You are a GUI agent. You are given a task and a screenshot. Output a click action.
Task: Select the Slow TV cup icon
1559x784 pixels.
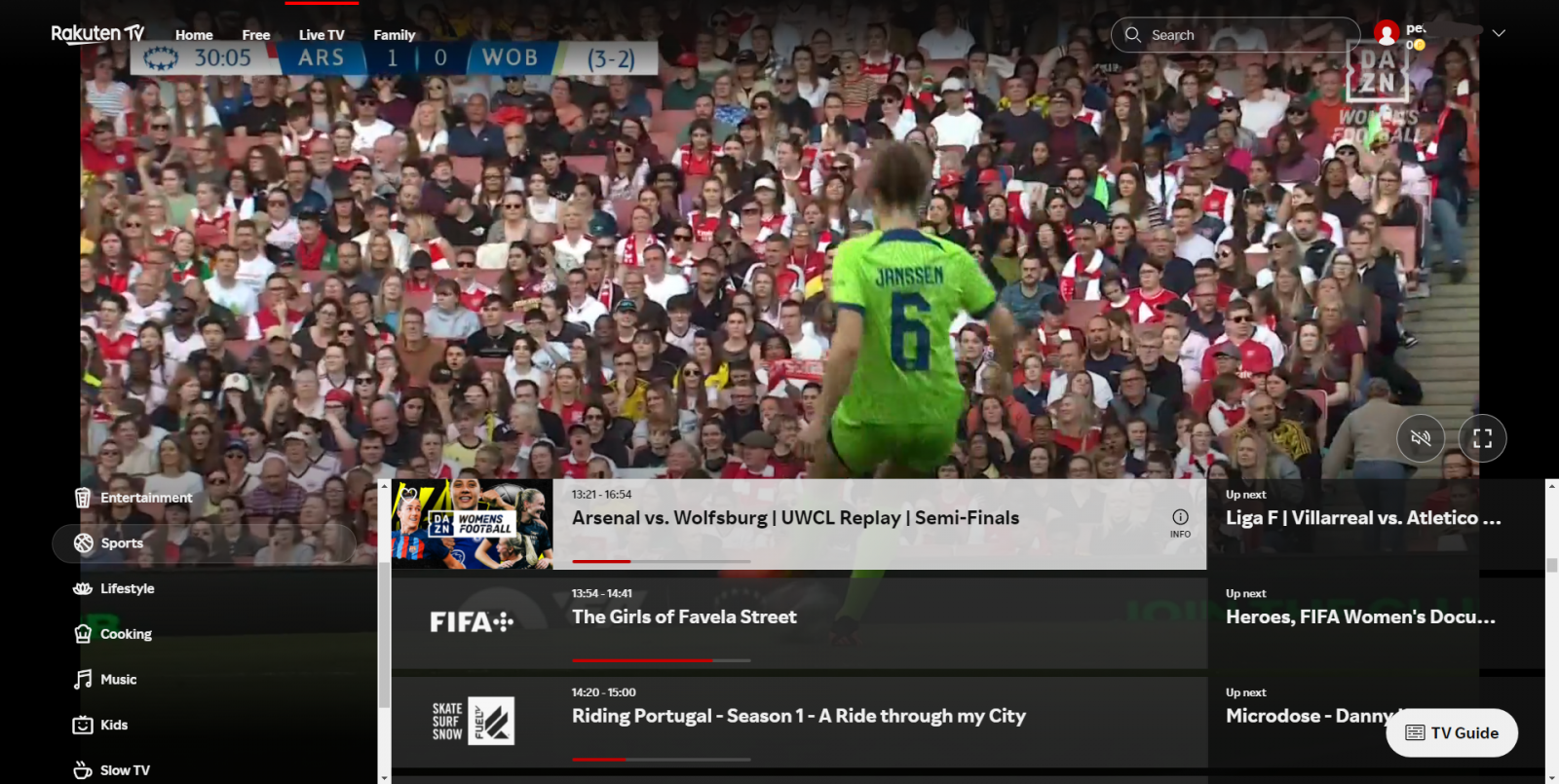[x=82, y=769]
